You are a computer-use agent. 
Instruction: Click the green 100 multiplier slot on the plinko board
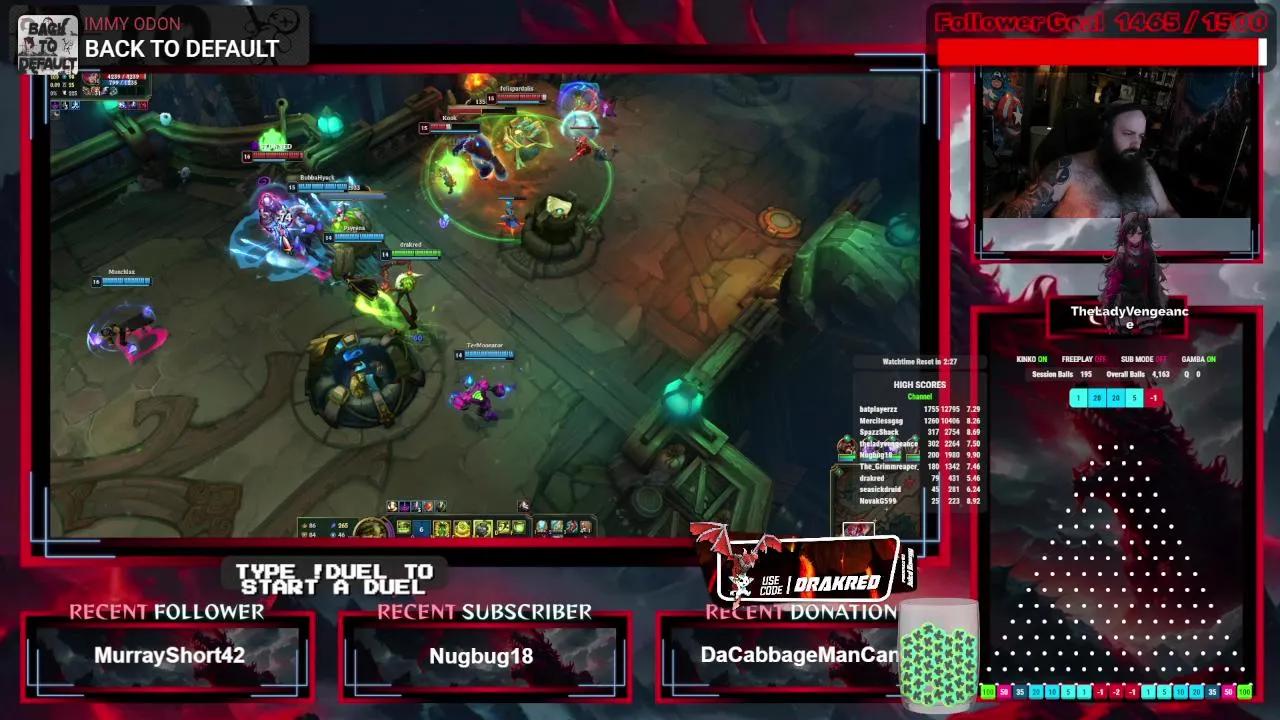(987, 690)
